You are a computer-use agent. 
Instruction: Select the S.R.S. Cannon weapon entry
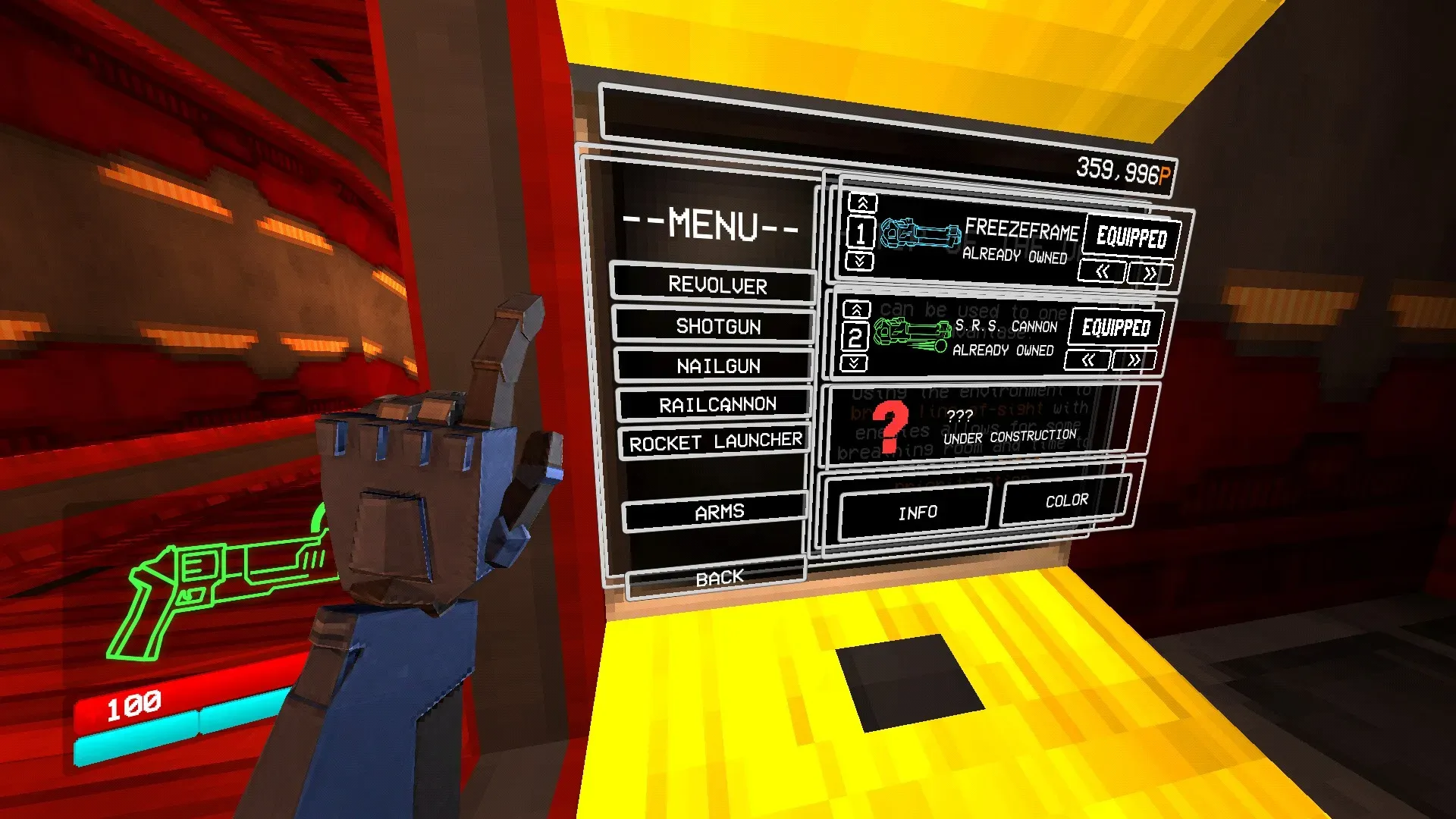[x=963, y=336]
